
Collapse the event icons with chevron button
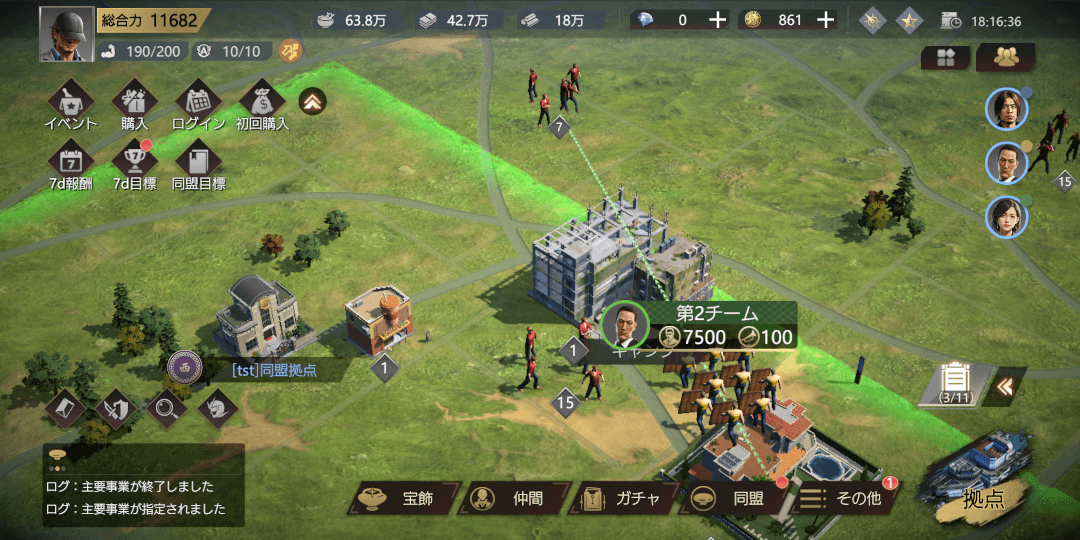point(313,101)
